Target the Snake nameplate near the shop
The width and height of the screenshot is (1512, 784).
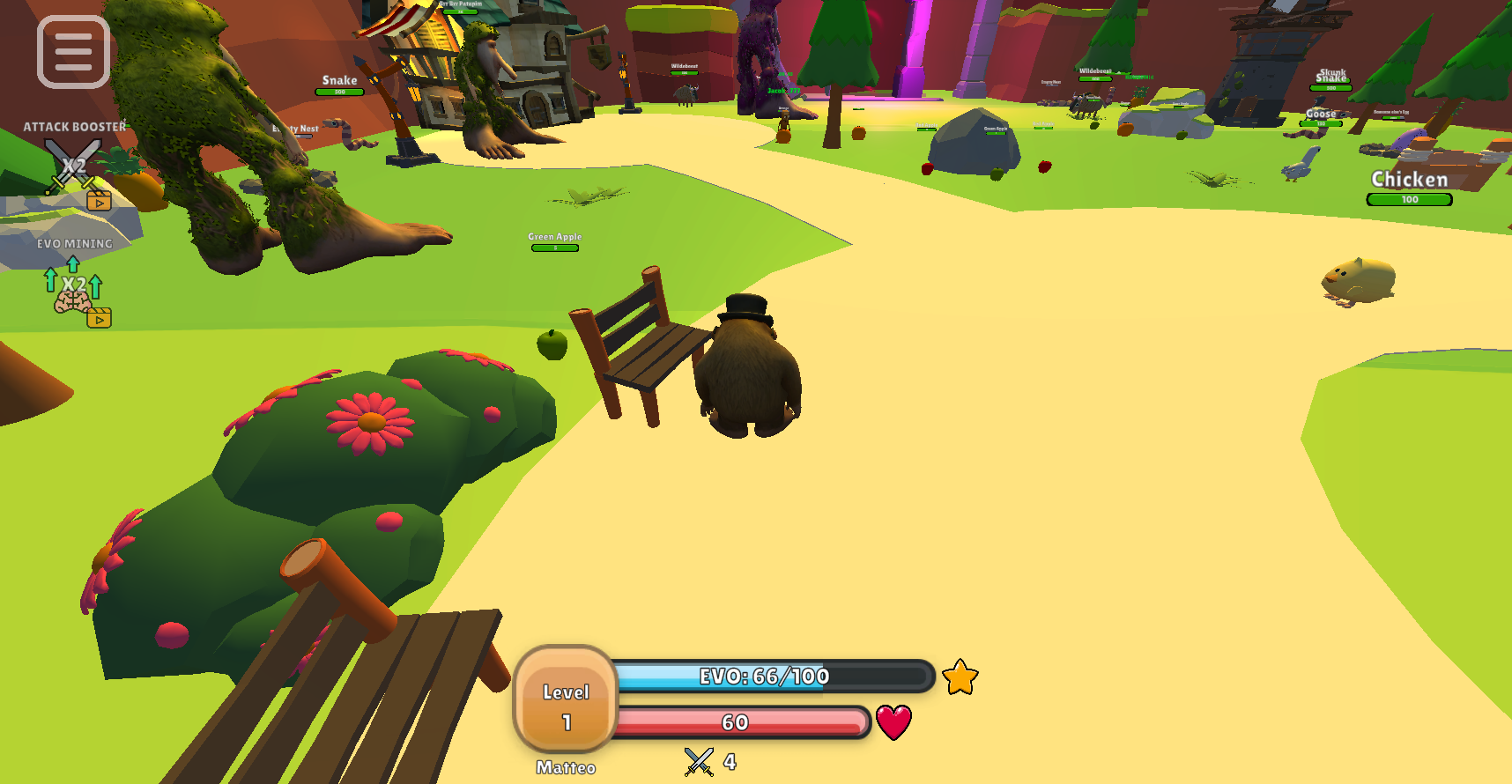click(339, 79)
